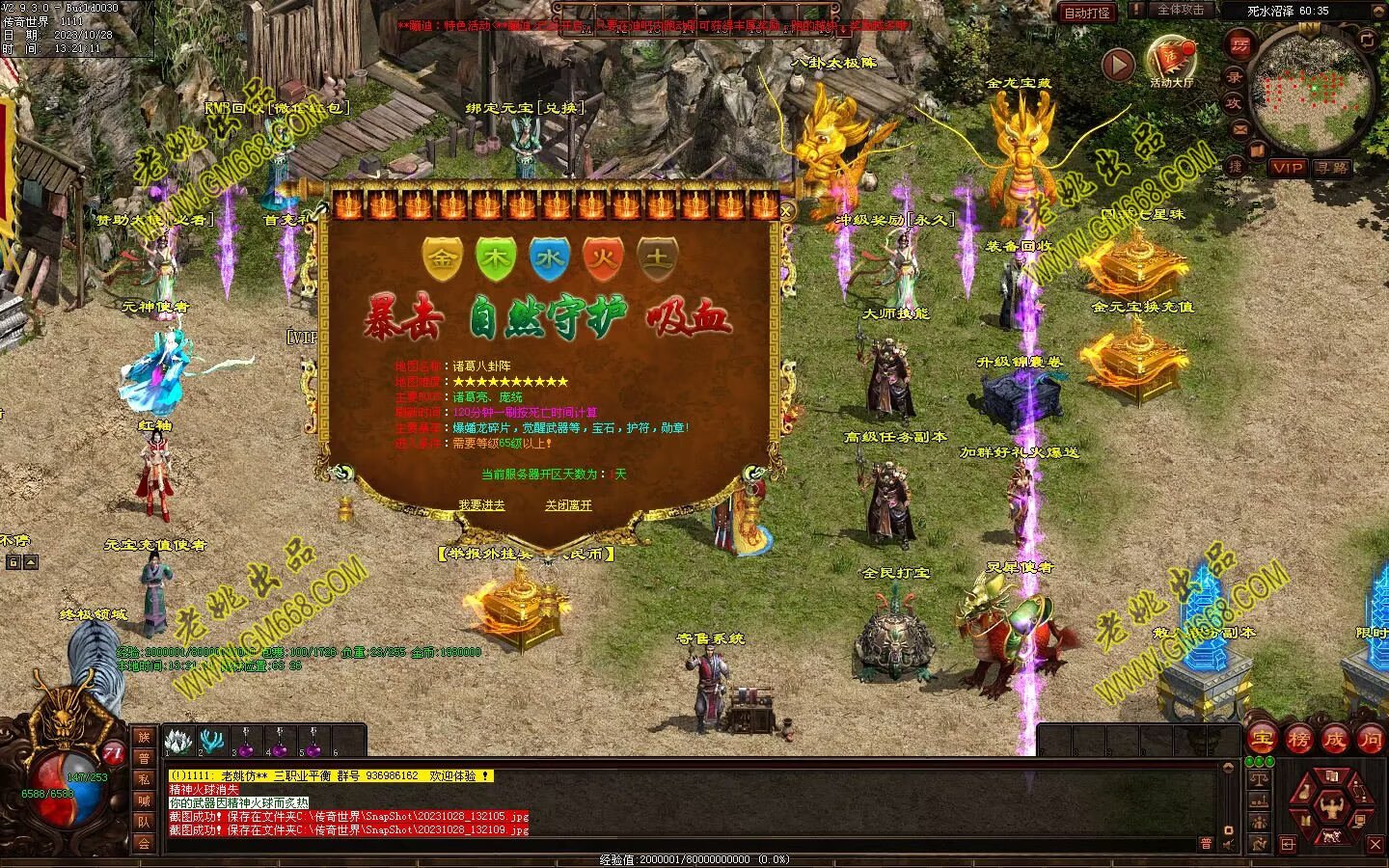Activate 寻路 pathfinding button
Image resolution: width=1389 pixels, height=868 pixels.
point(1332,168)
